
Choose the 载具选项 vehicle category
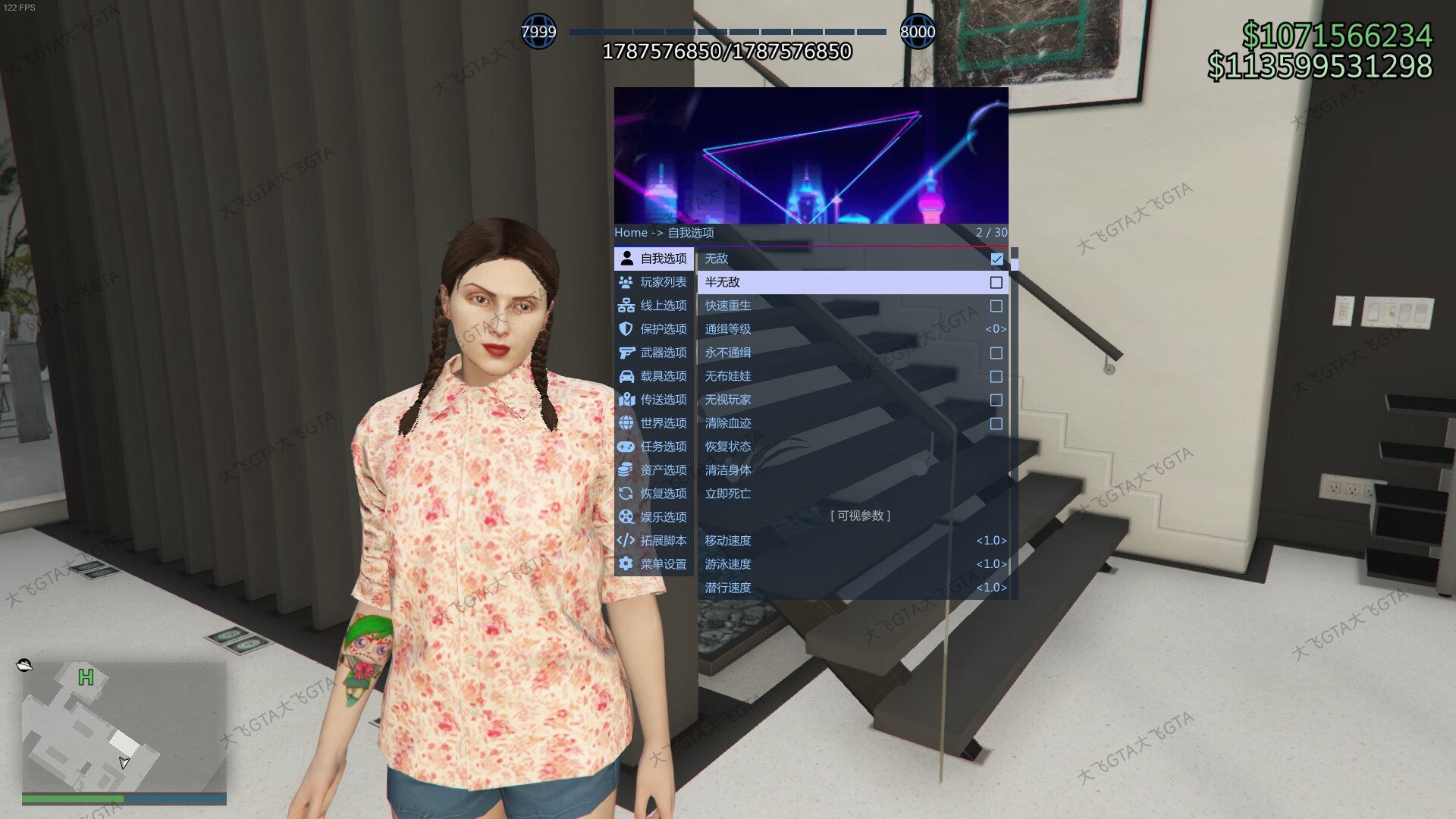654,376
